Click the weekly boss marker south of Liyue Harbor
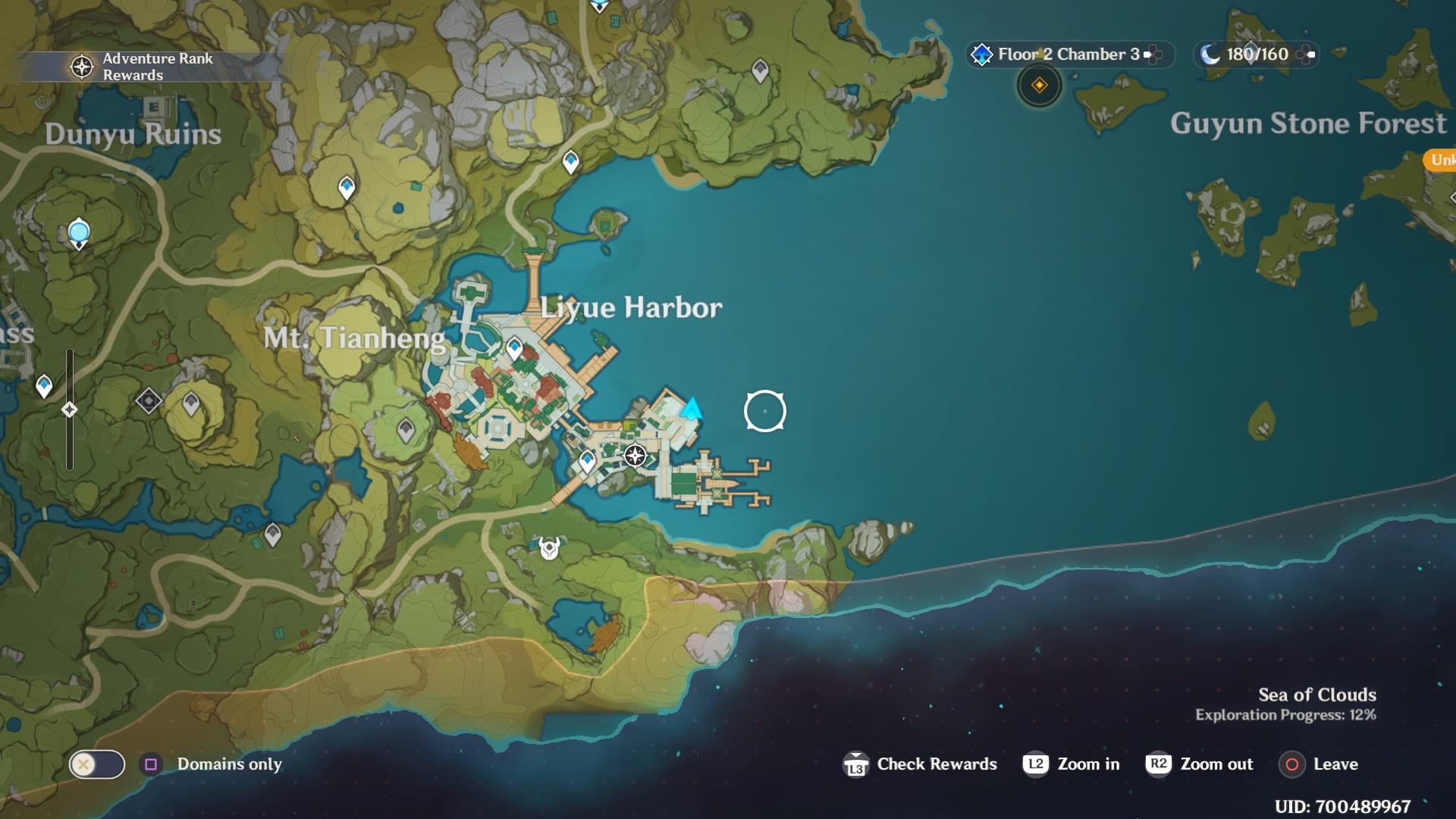This screenshot has height=819, width=1456. coord(548,547)
